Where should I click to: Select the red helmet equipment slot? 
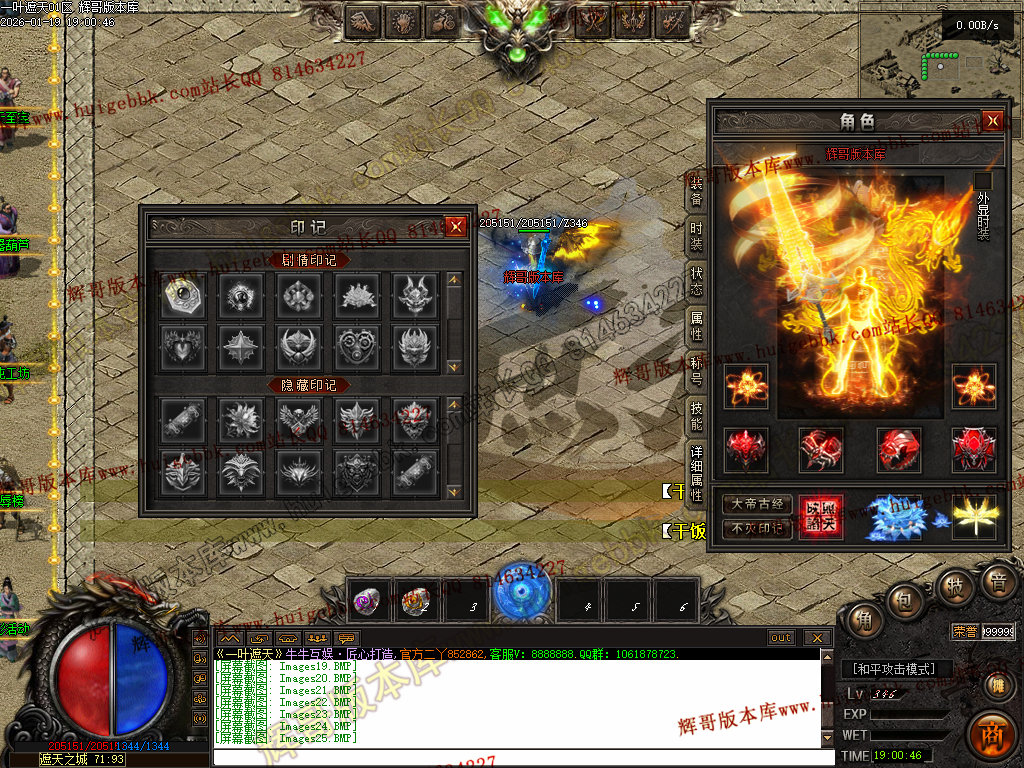(746, 450)
